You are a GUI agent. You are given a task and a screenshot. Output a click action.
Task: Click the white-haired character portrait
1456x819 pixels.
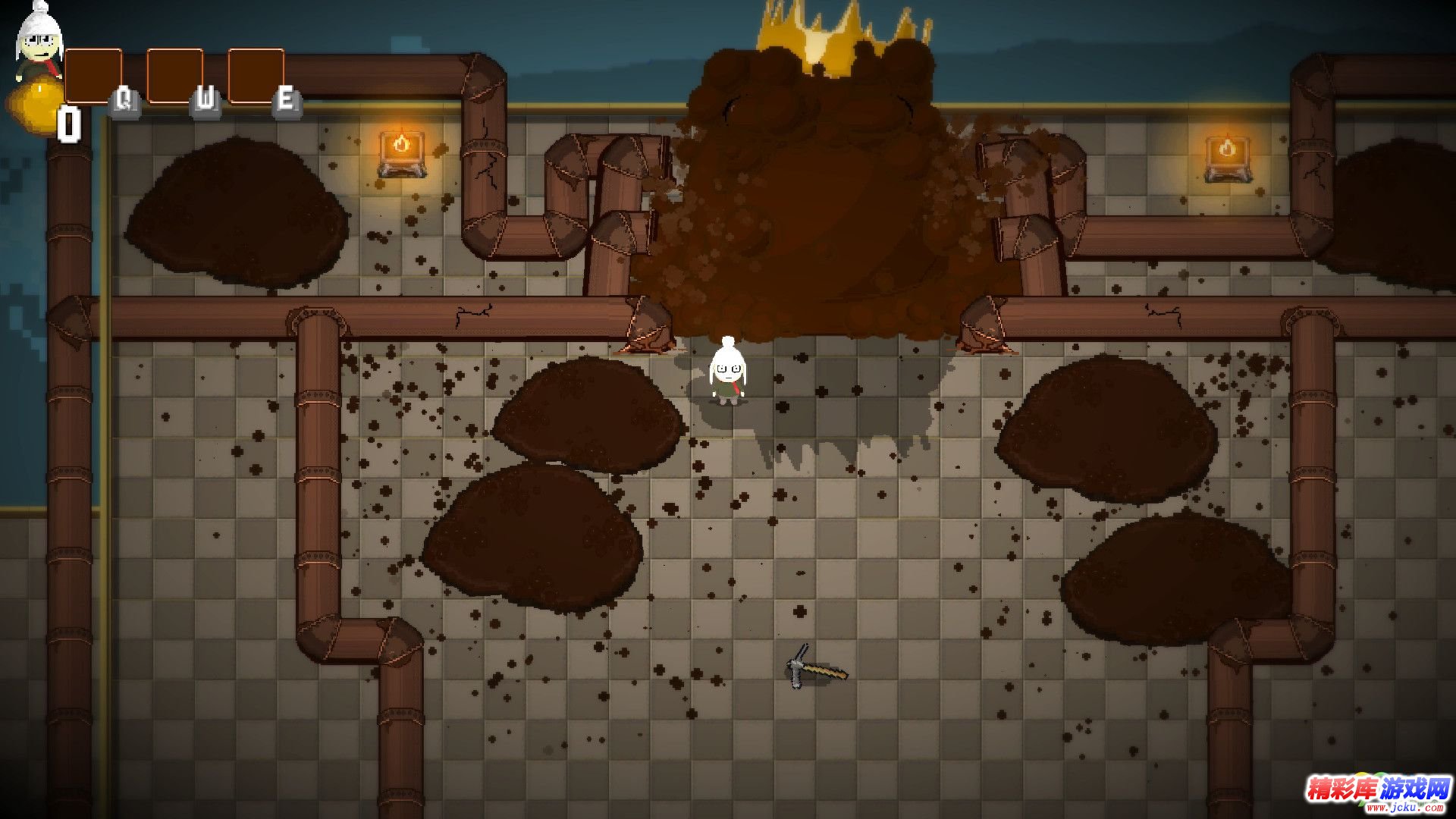pos(38,44)
